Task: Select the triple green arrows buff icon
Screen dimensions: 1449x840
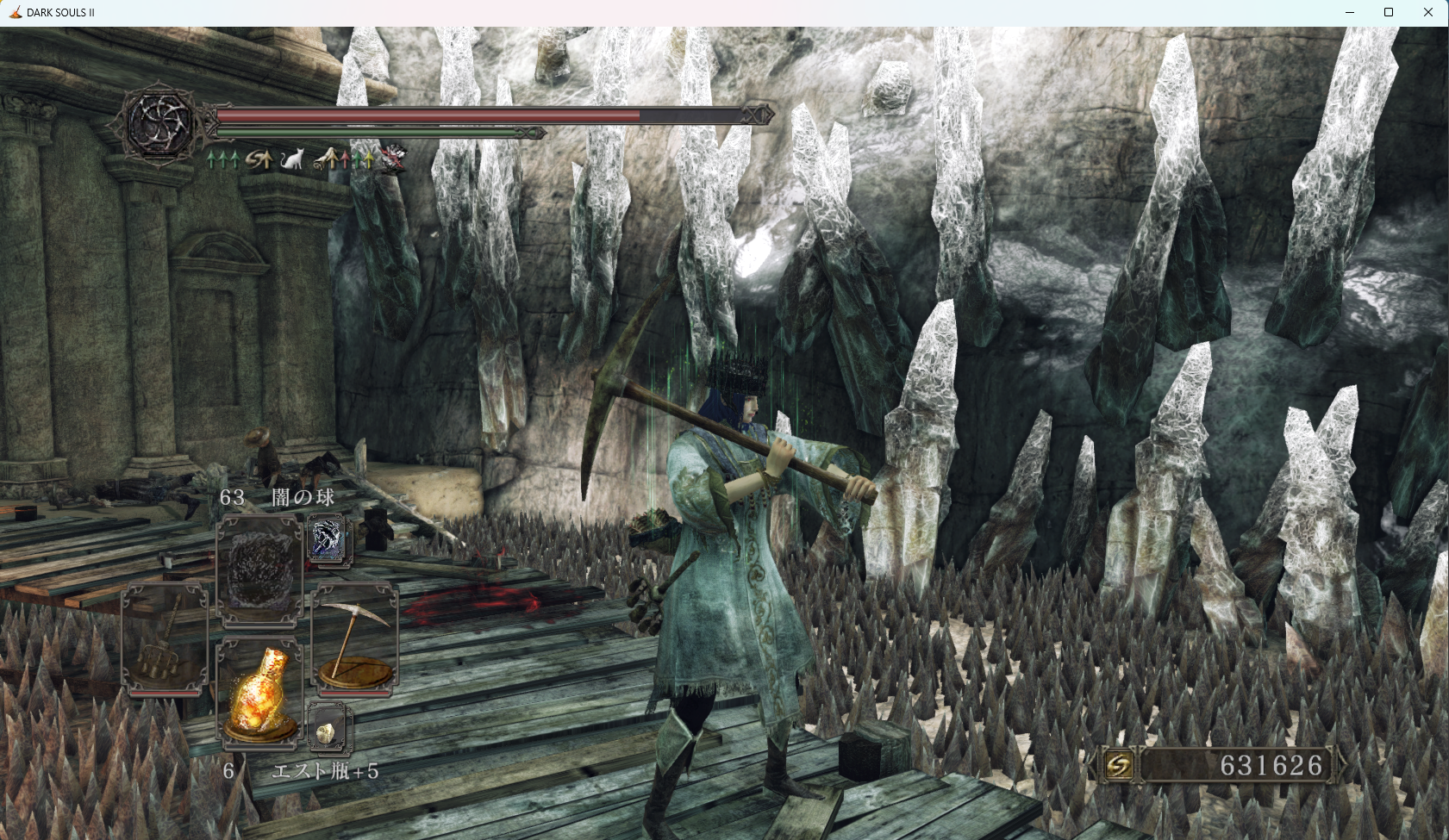Action: [222, 159]
